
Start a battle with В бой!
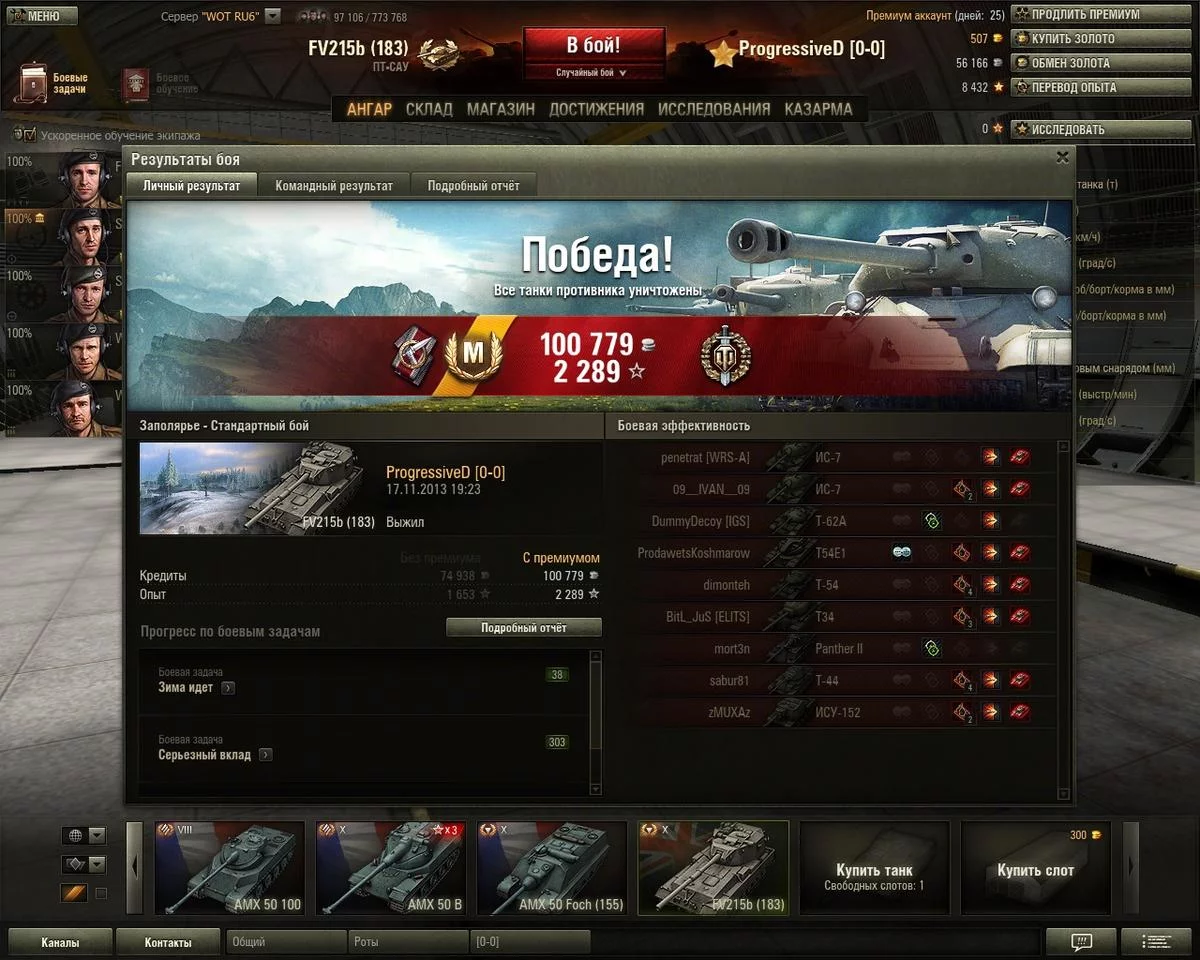593,46
